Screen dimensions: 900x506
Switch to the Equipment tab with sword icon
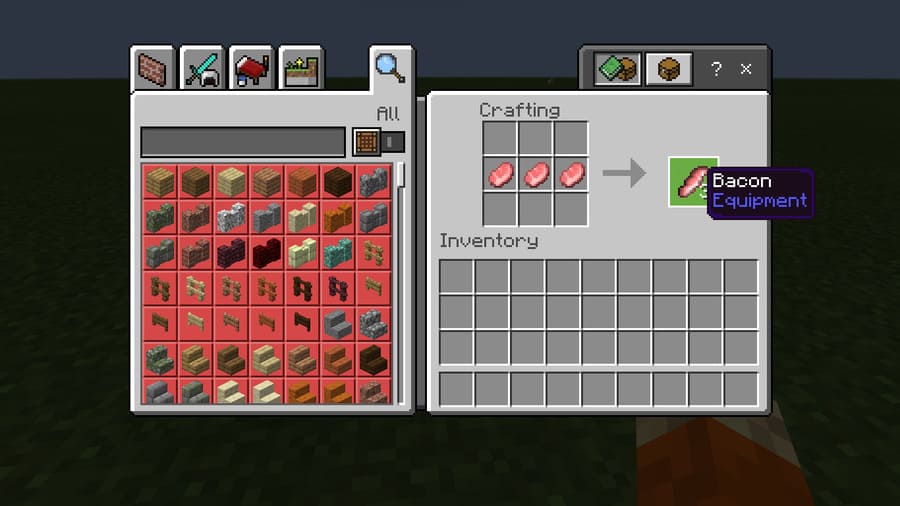tap(204, 69)
